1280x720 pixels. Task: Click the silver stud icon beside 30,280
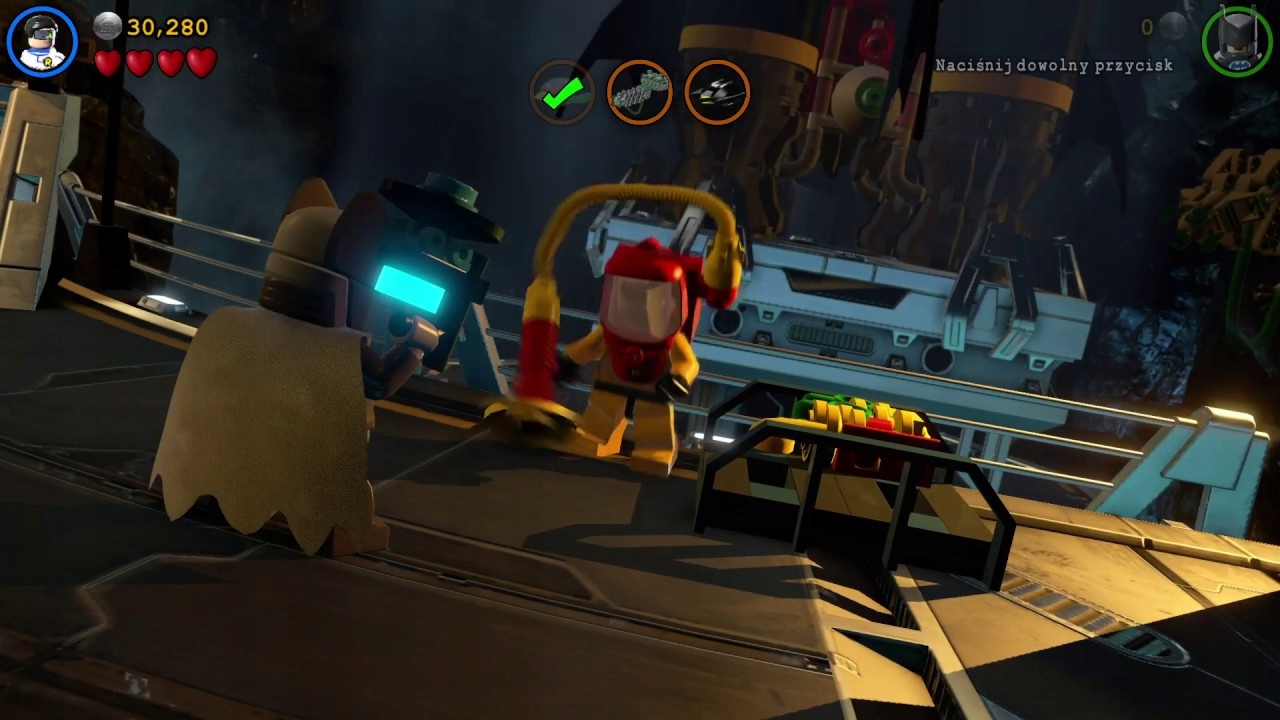pyautogui.click(x=106, y=27)
